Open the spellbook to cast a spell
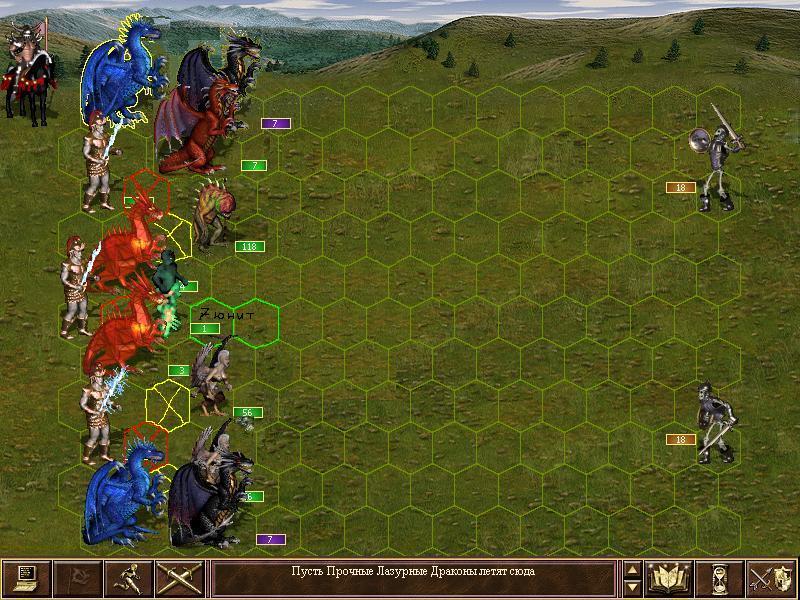Screen dimensions: 800x600 (670, 578)
